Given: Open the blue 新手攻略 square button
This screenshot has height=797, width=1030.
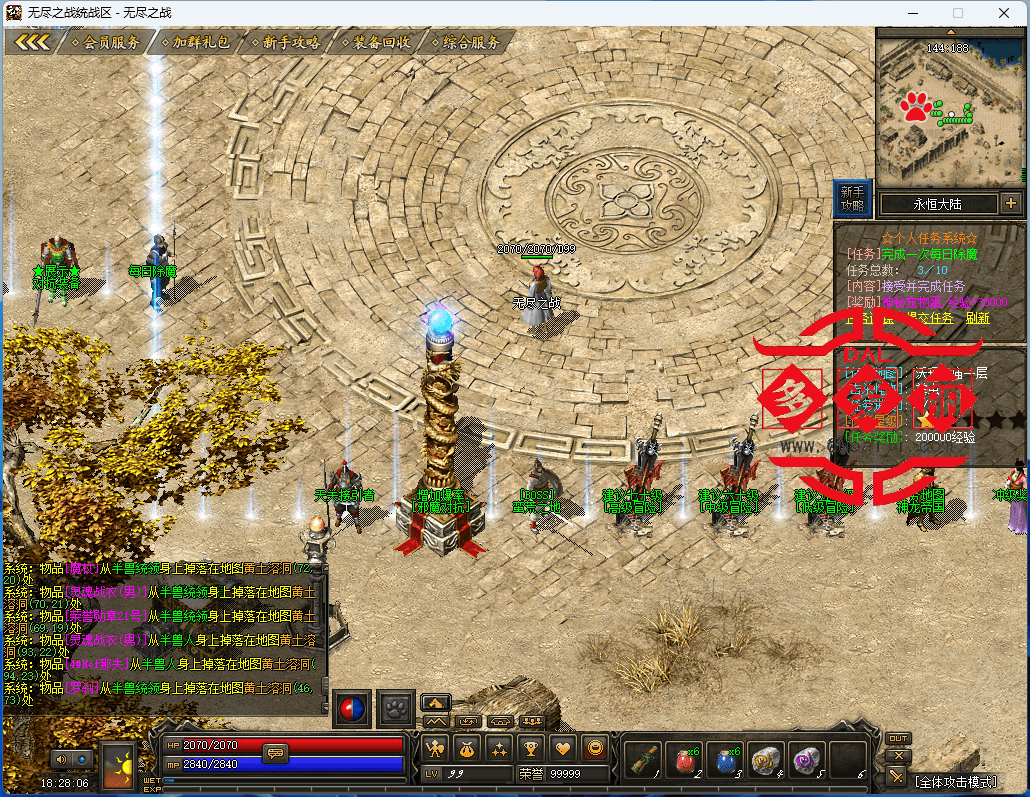Looking at the screenshot, I should 852,198.
